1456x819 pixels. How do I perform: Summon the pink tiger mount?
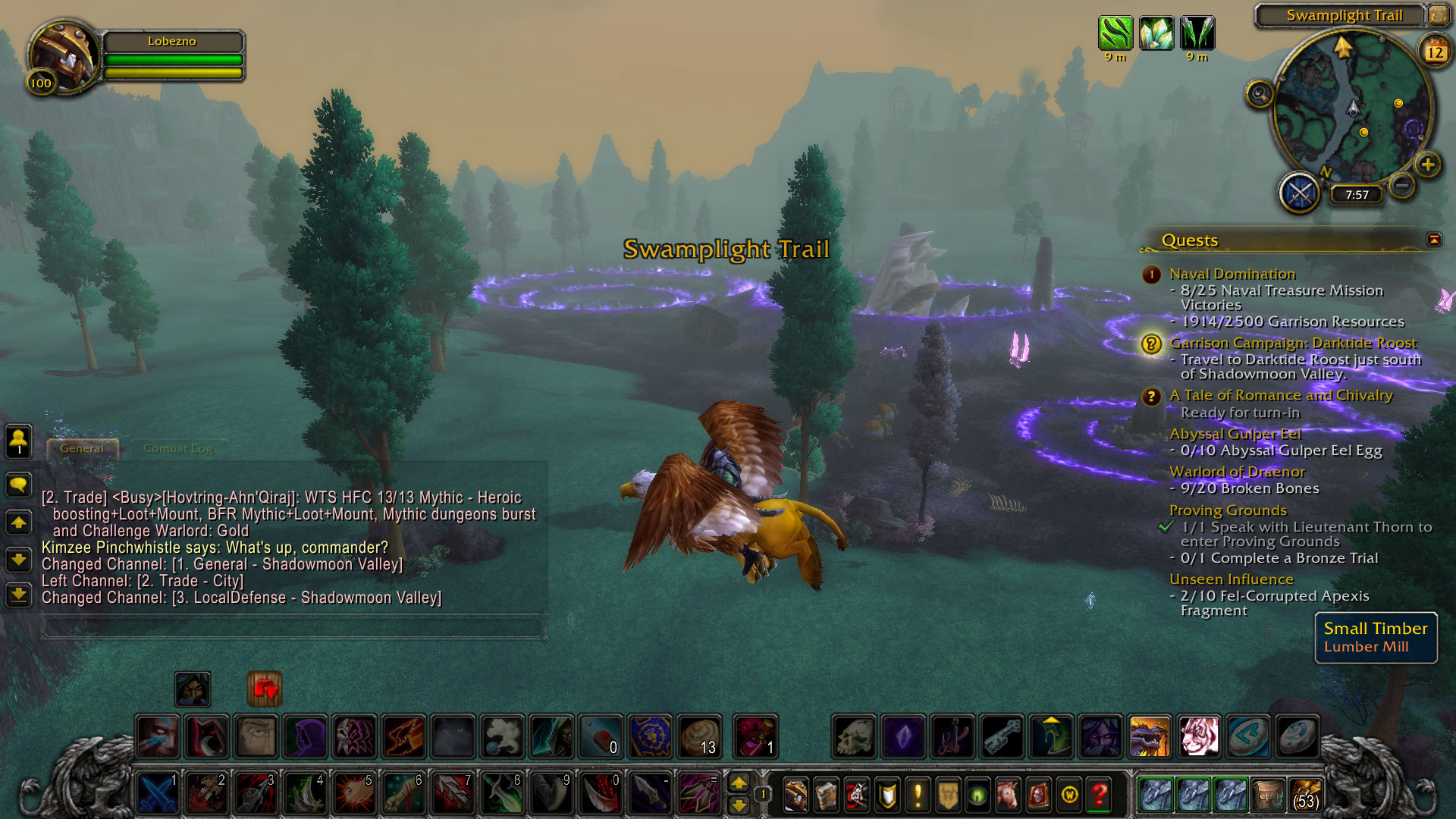pos(1199,736)
